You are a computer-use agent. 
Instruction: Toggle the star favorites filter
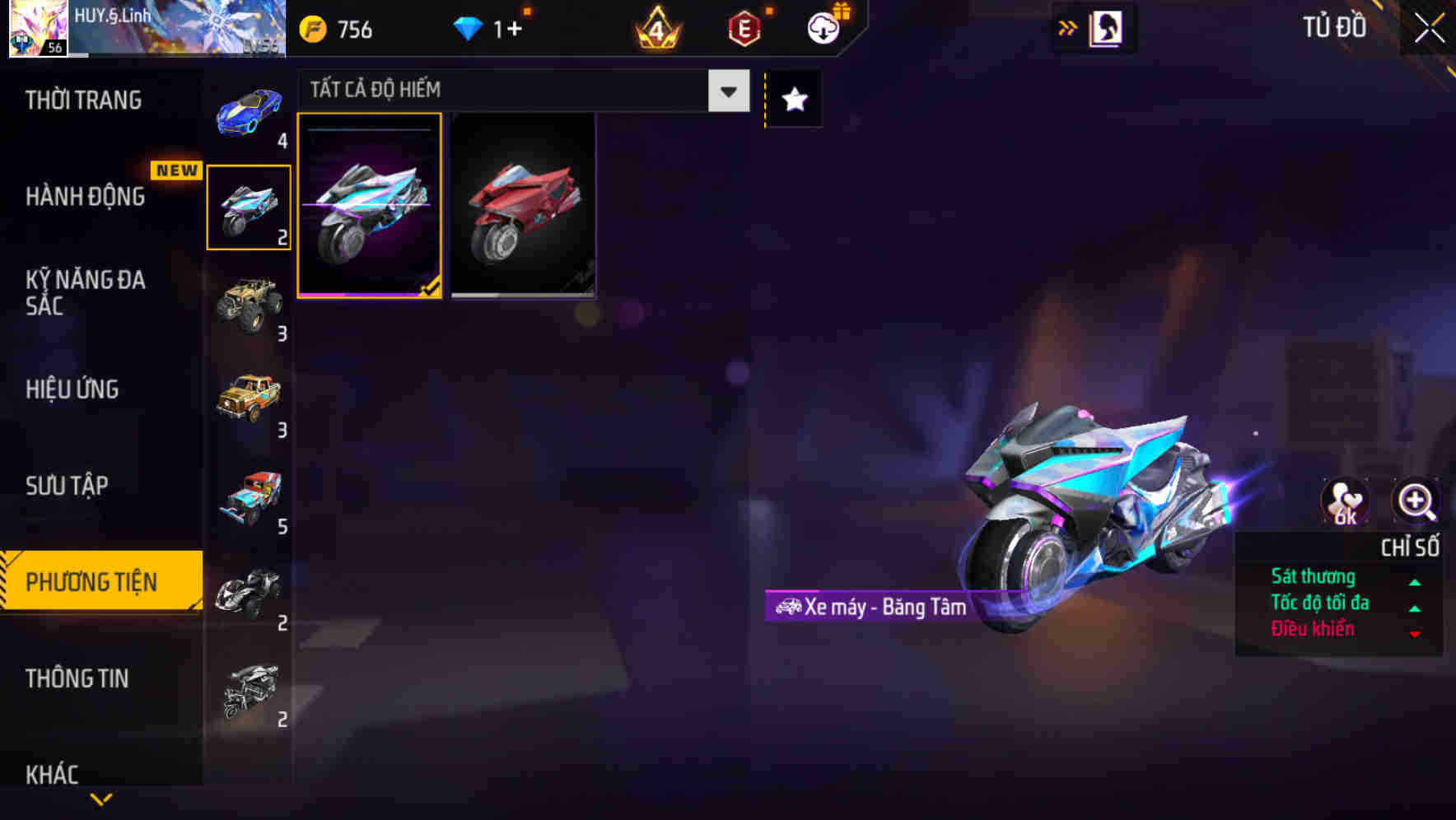(792, 100)
